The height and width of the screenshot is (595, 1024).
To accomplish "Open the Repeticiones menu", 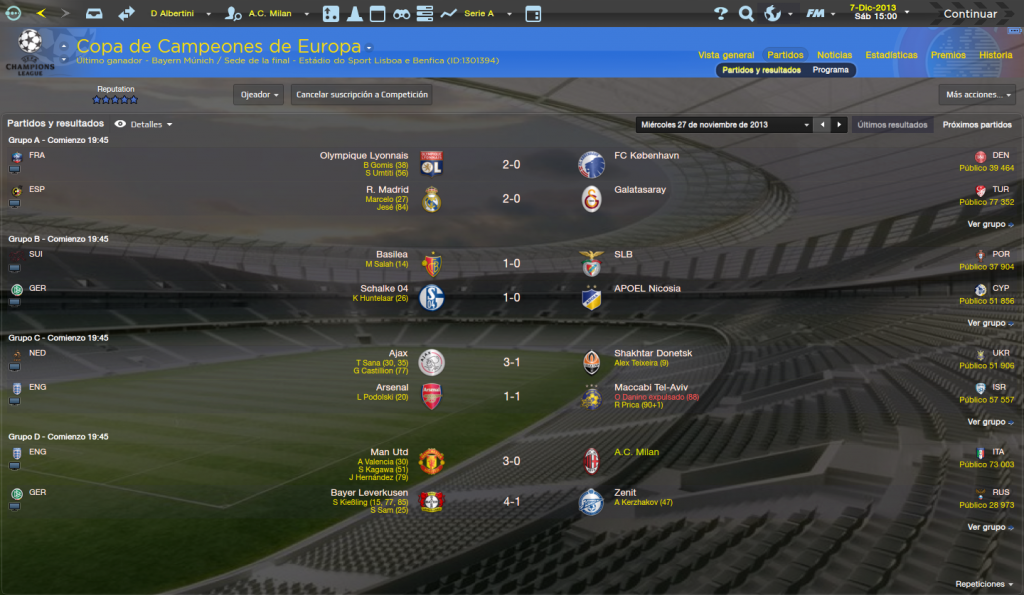I will tap(983, 584).
